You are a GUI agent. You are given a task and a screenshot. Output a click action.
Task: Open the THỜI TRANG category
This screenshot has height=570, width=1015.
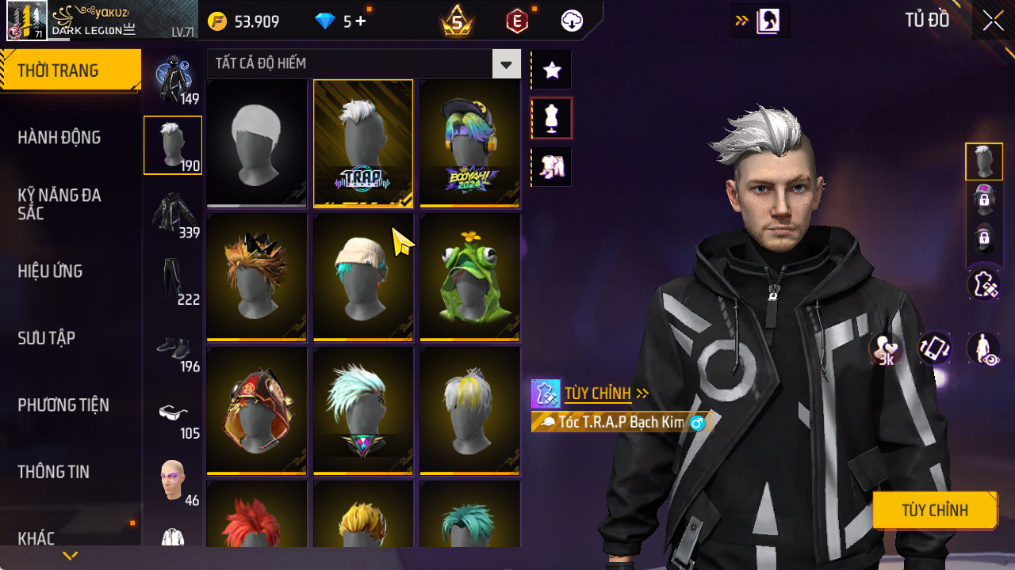pyautogui.click(x=70, y=71)
